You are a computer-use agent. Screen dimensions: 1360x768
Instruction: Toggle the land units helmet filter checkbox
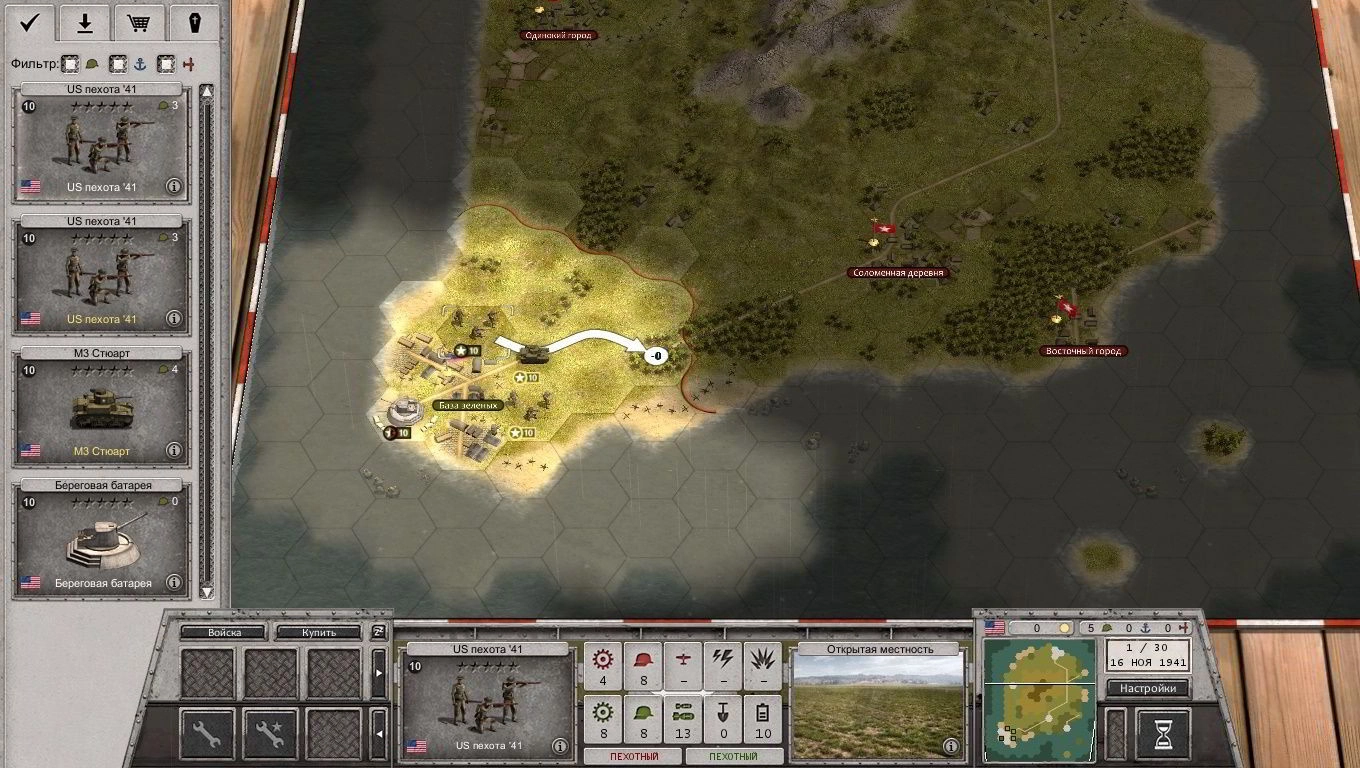pyautogui.click(x=71, y=64)
